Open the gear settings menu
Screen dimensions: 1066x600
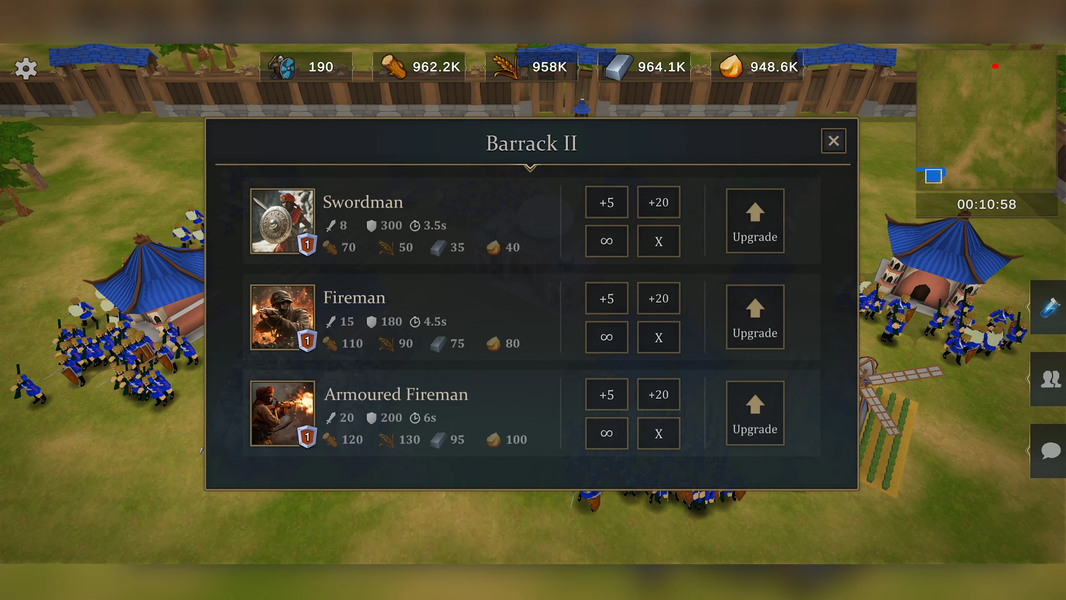26,68
